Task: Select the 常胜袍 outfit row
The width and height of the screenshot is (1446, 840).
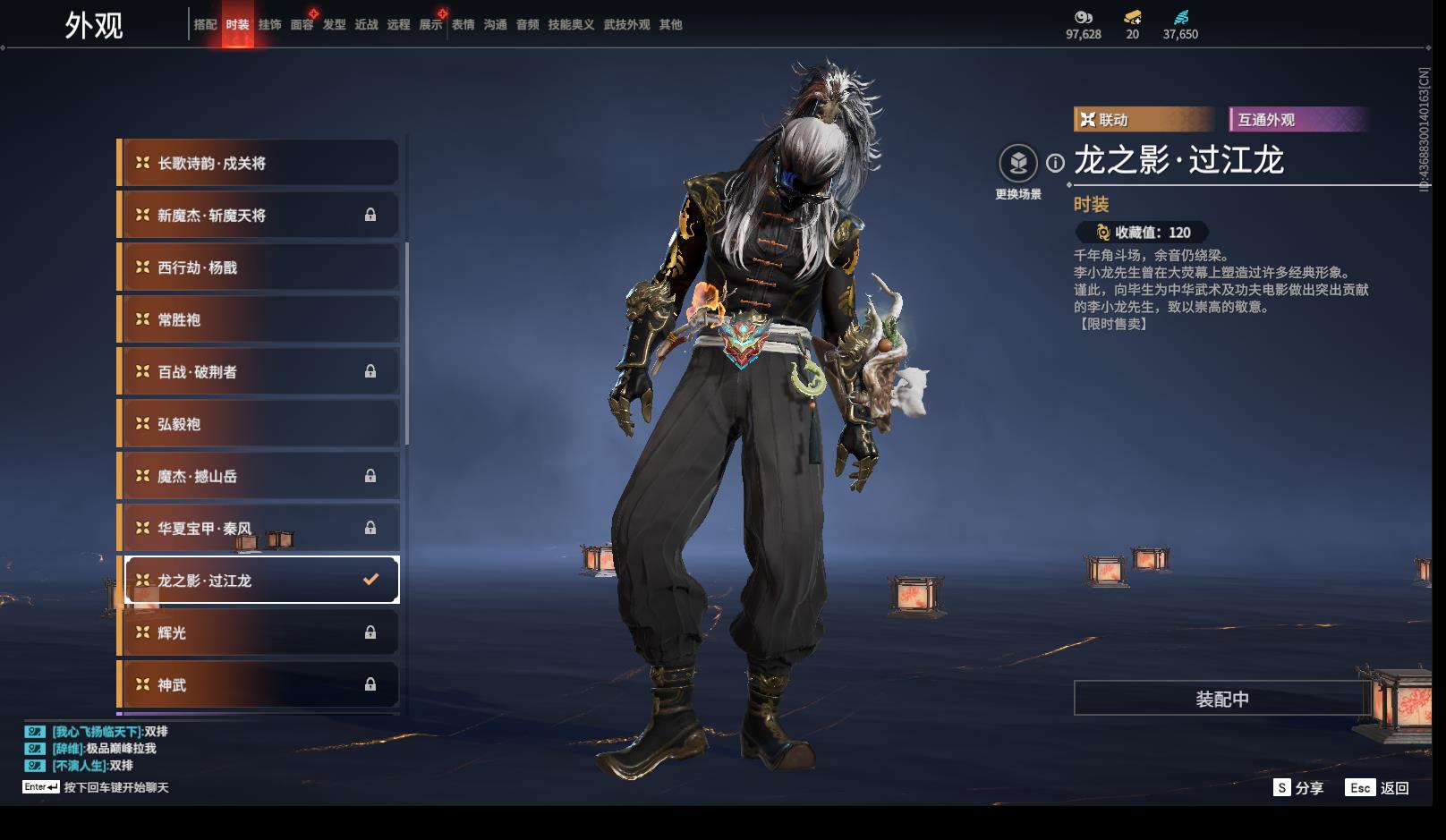Action: point(259,320)
